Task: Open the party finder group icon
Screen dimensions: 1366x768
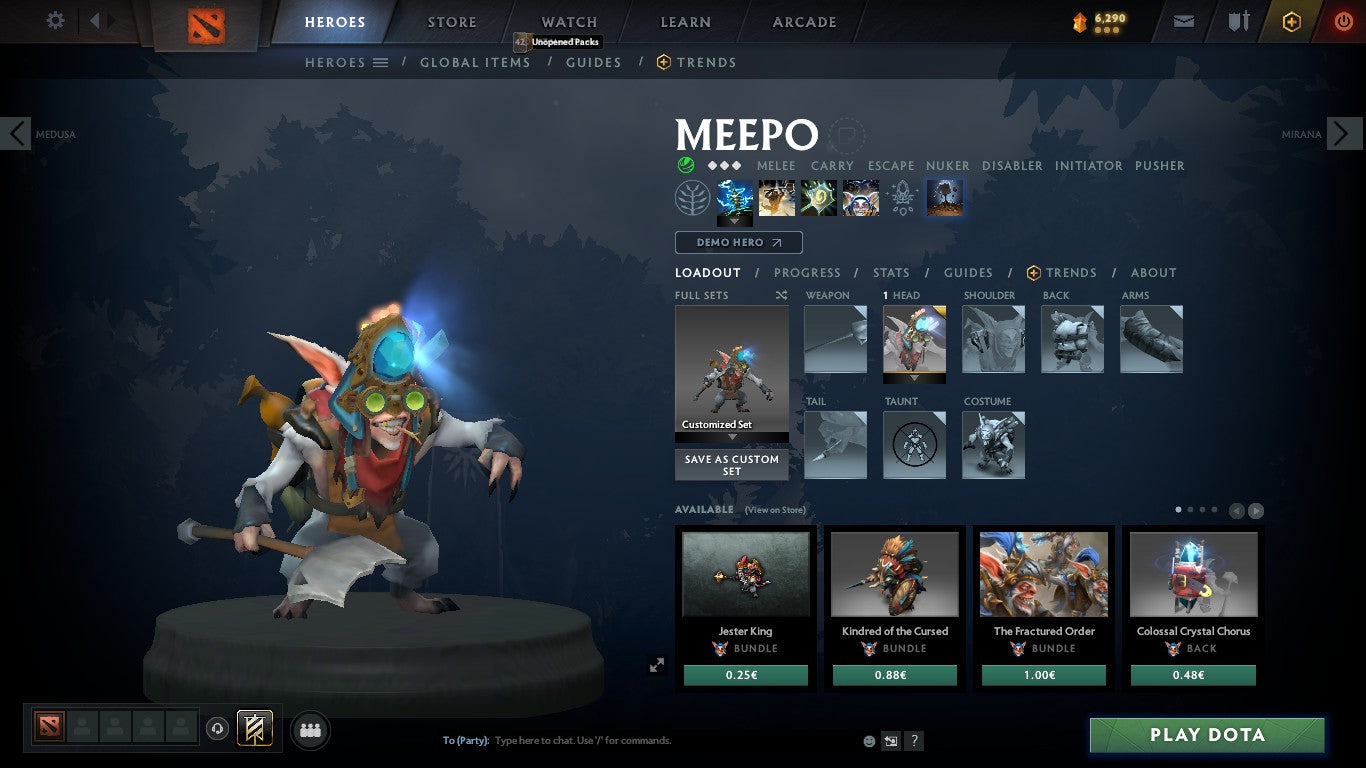Action: pos(310,730)
